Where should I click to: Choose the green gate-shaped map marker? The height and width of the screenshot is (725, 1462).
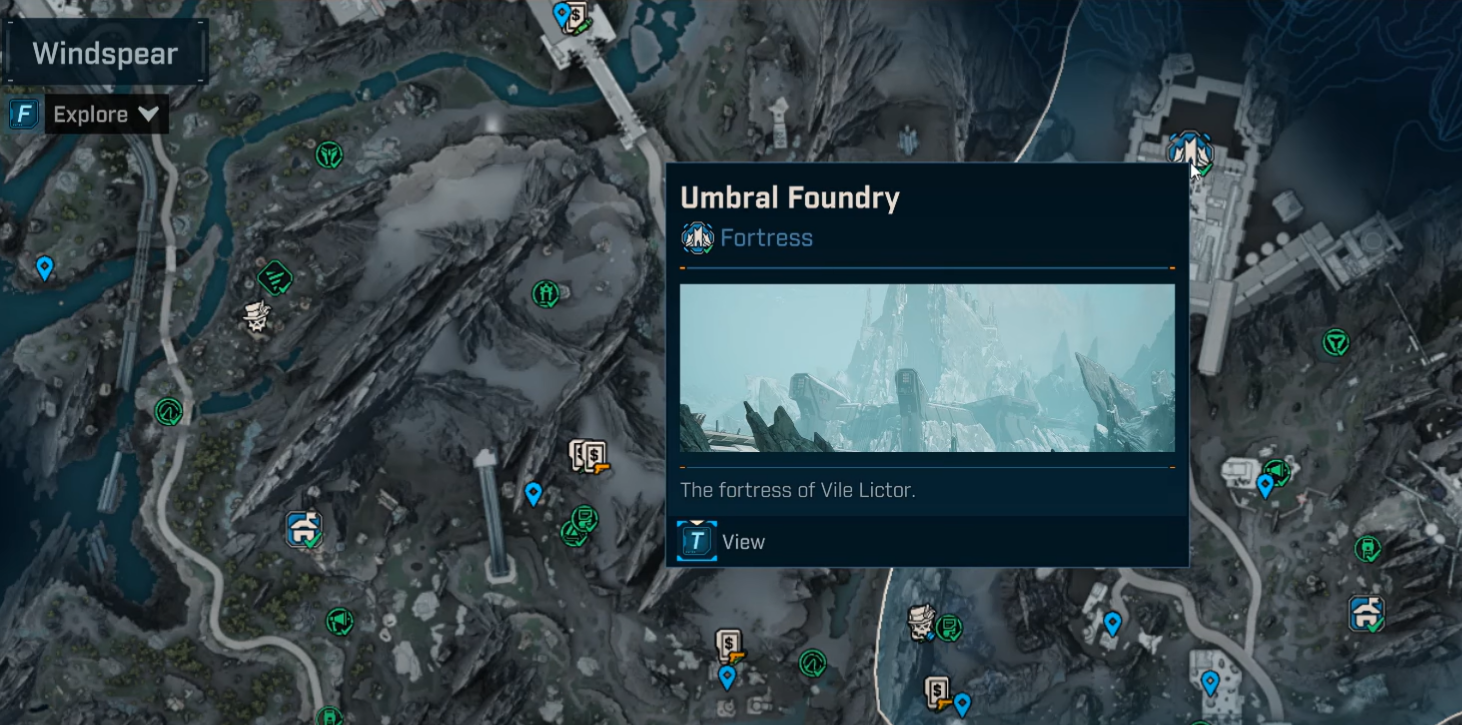pyautogui.click(x=545, y=293)
